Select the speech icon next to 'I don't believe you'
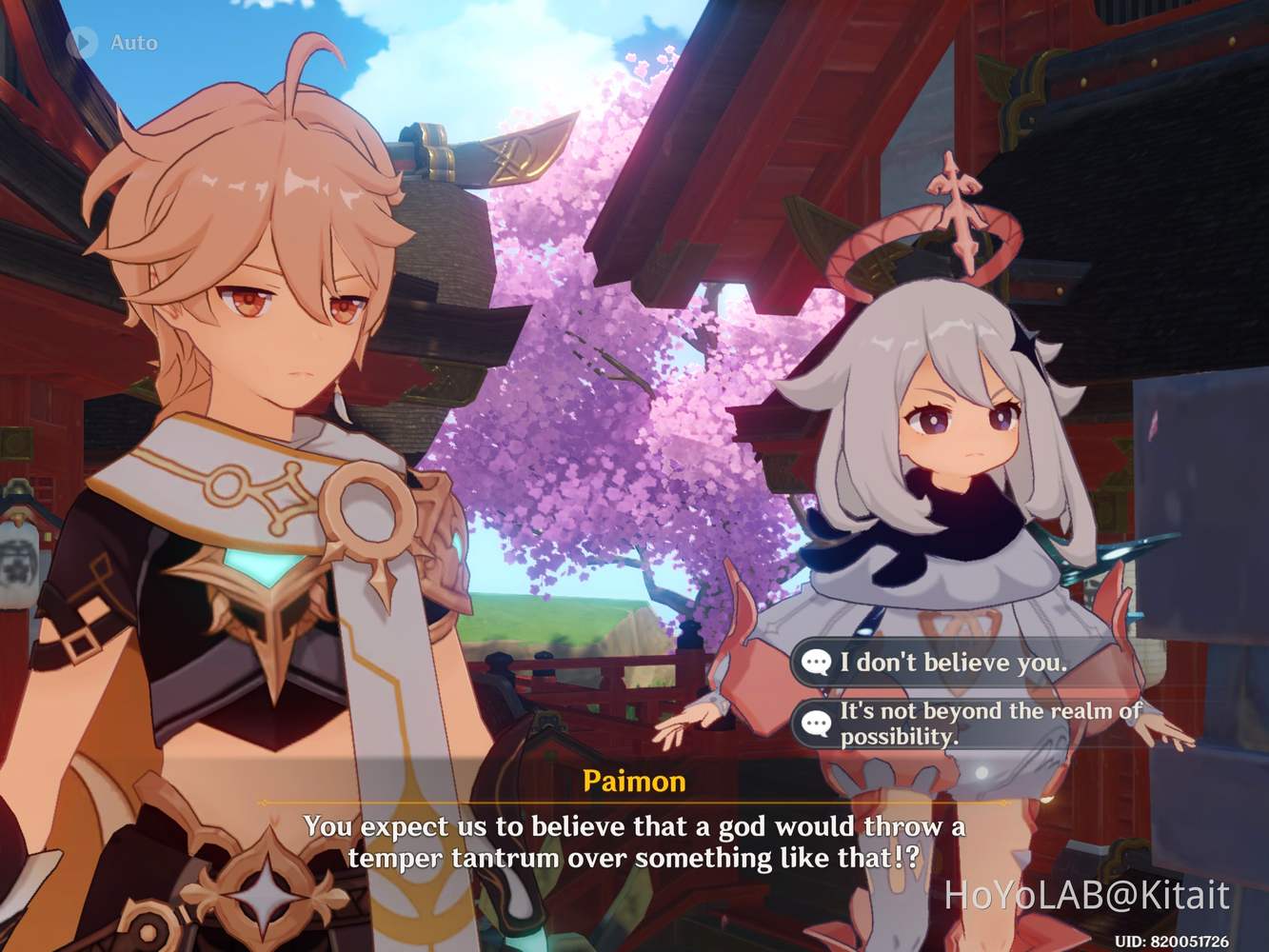 pos(818,663)
